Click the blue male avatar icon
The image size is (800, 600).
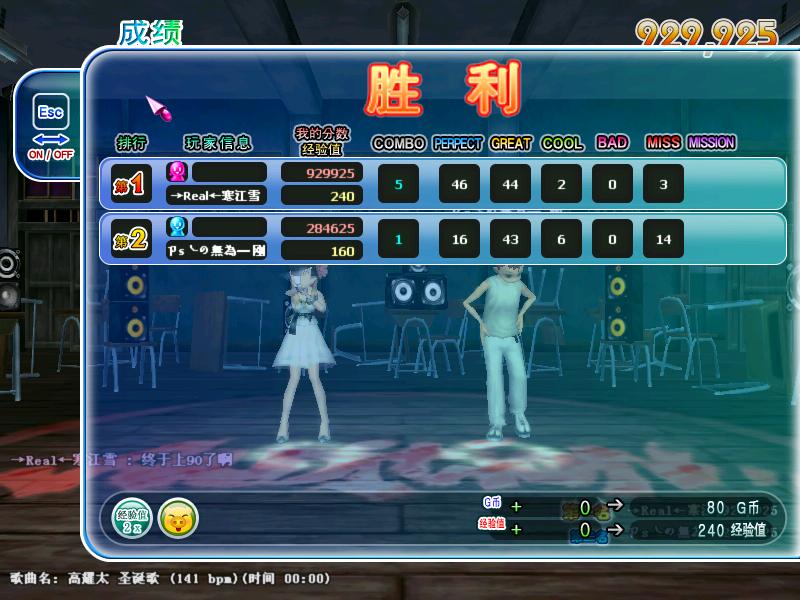pyautogui.click(x=177, y=226)
